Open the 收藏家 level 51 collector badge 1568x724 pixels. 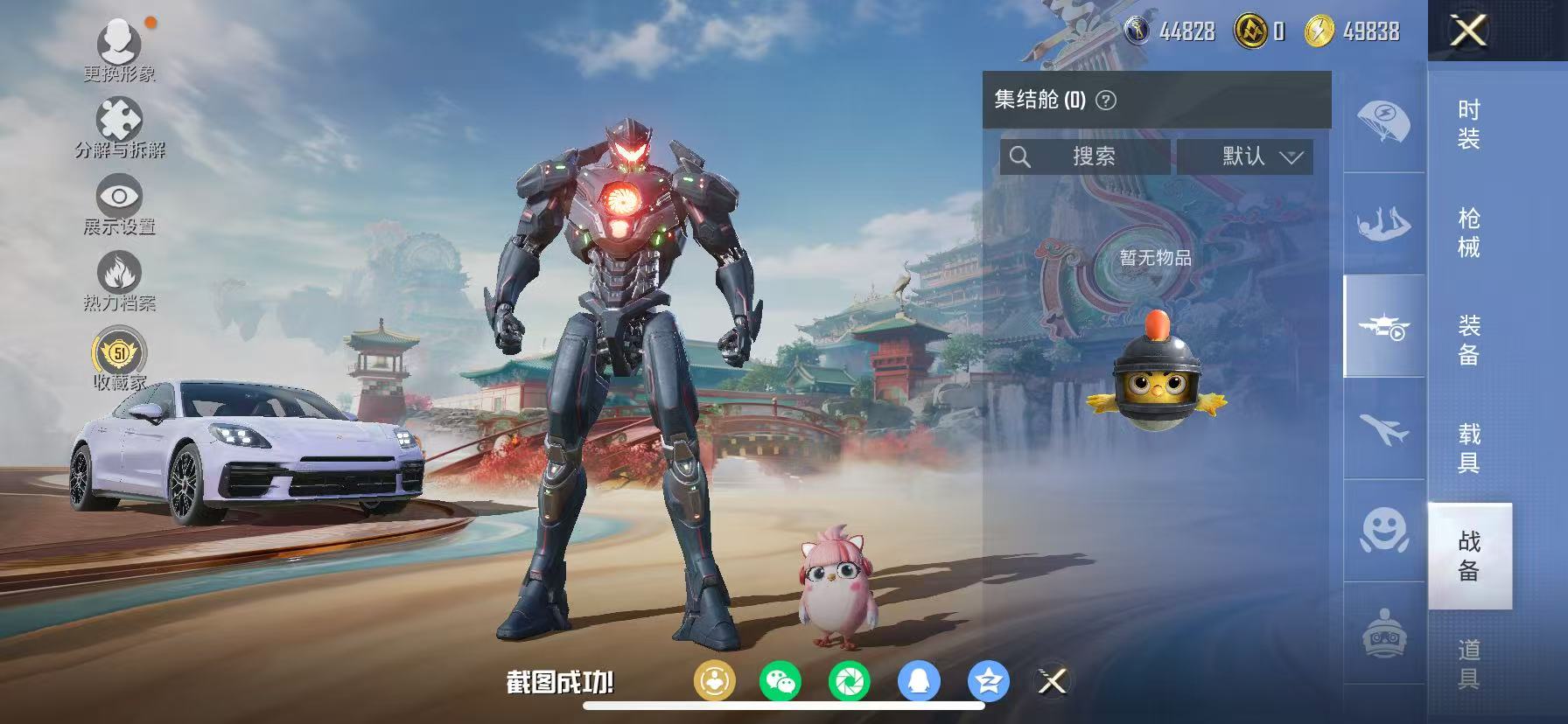(120, 354)
